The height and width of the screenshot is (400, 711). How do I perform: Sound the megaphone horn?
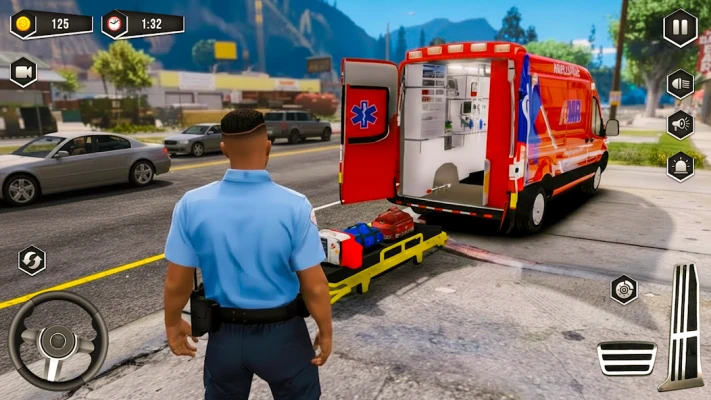click(680, 124)
